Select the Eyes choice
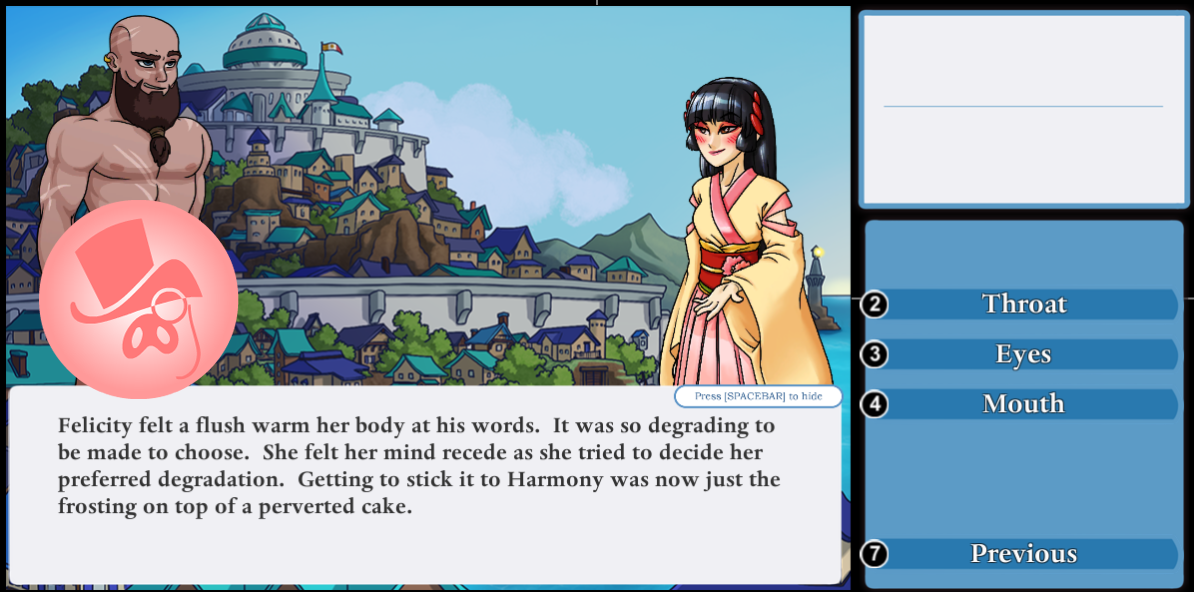Image resolution: width=1194 pixels, height=592 pixels. click(x=1023, y=354)
